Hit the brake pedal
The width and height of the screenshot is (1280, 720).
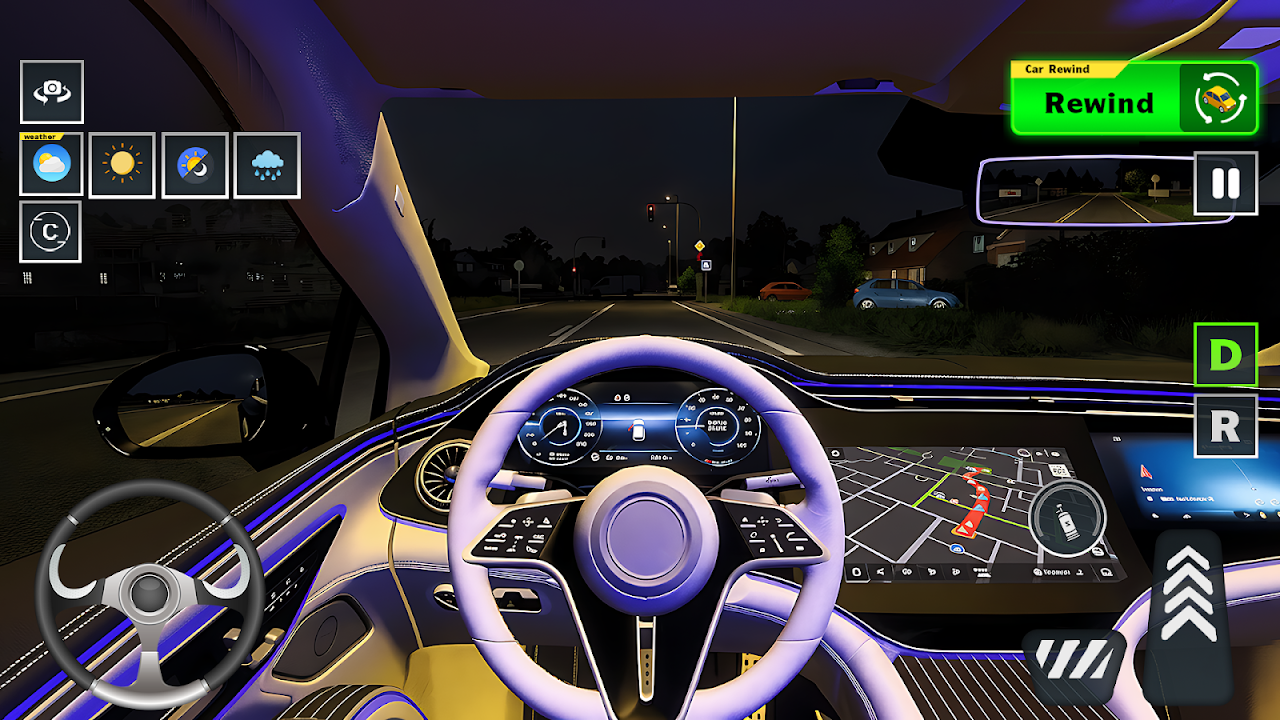tap(1073, 664)
